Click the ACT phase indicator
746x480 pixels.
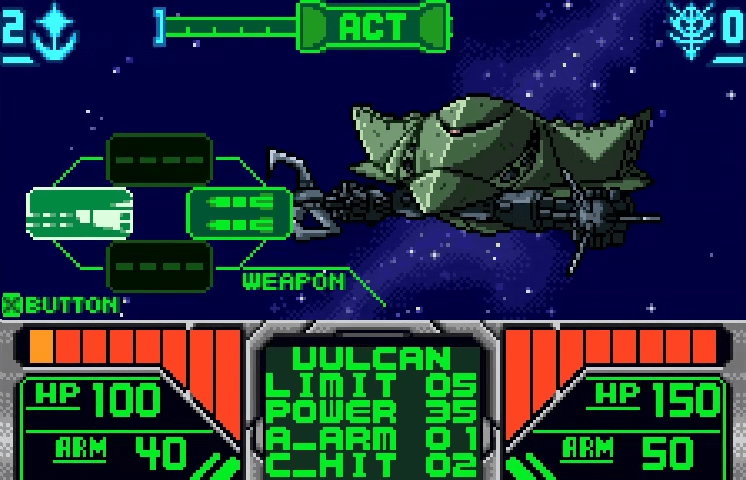pyautogui.click(x=373, y=26)
